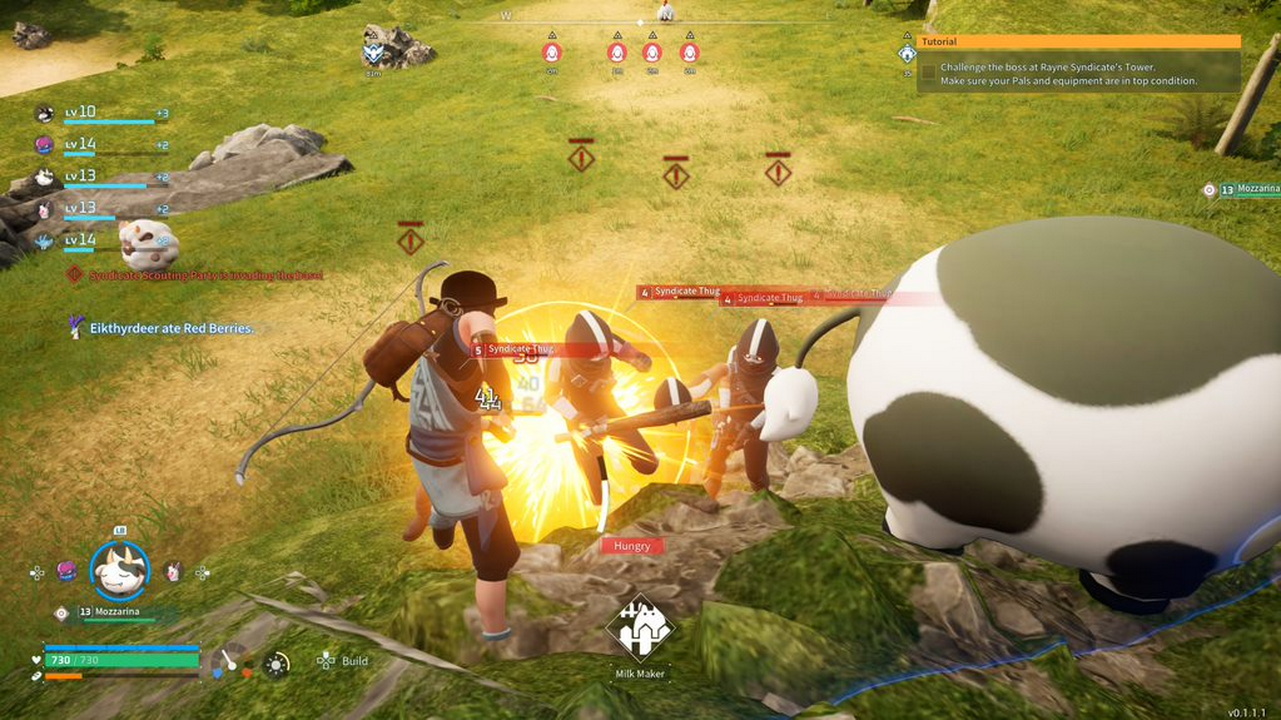Select the base marker beside the Tutorial panel
This screenshot has height=720, width=1281.
[x=907, y=54]
